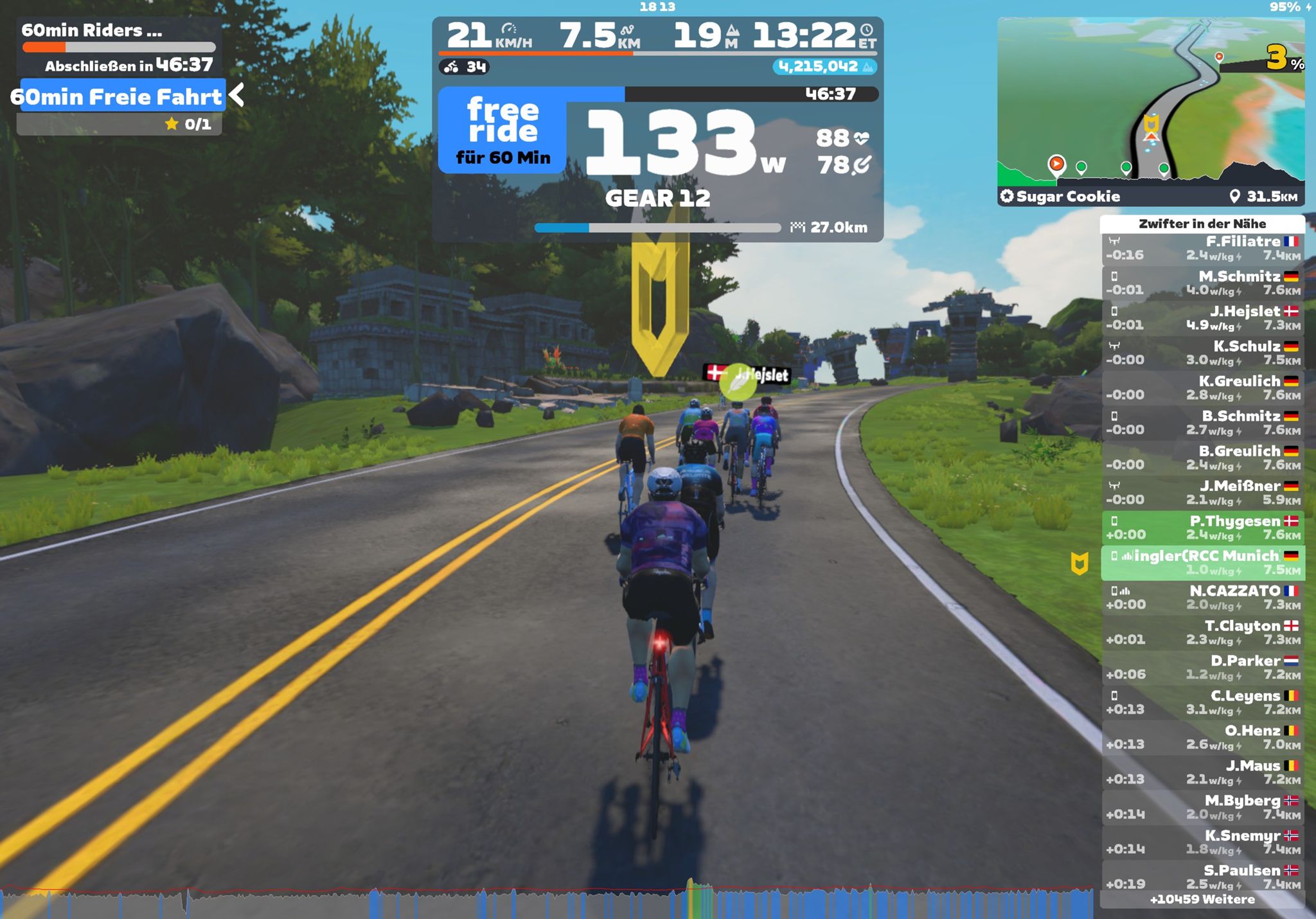Viewport: 1316px width, 919px height.
Task: Select F.Filiatre in nearby riders list
Action: pos(1202,248)
